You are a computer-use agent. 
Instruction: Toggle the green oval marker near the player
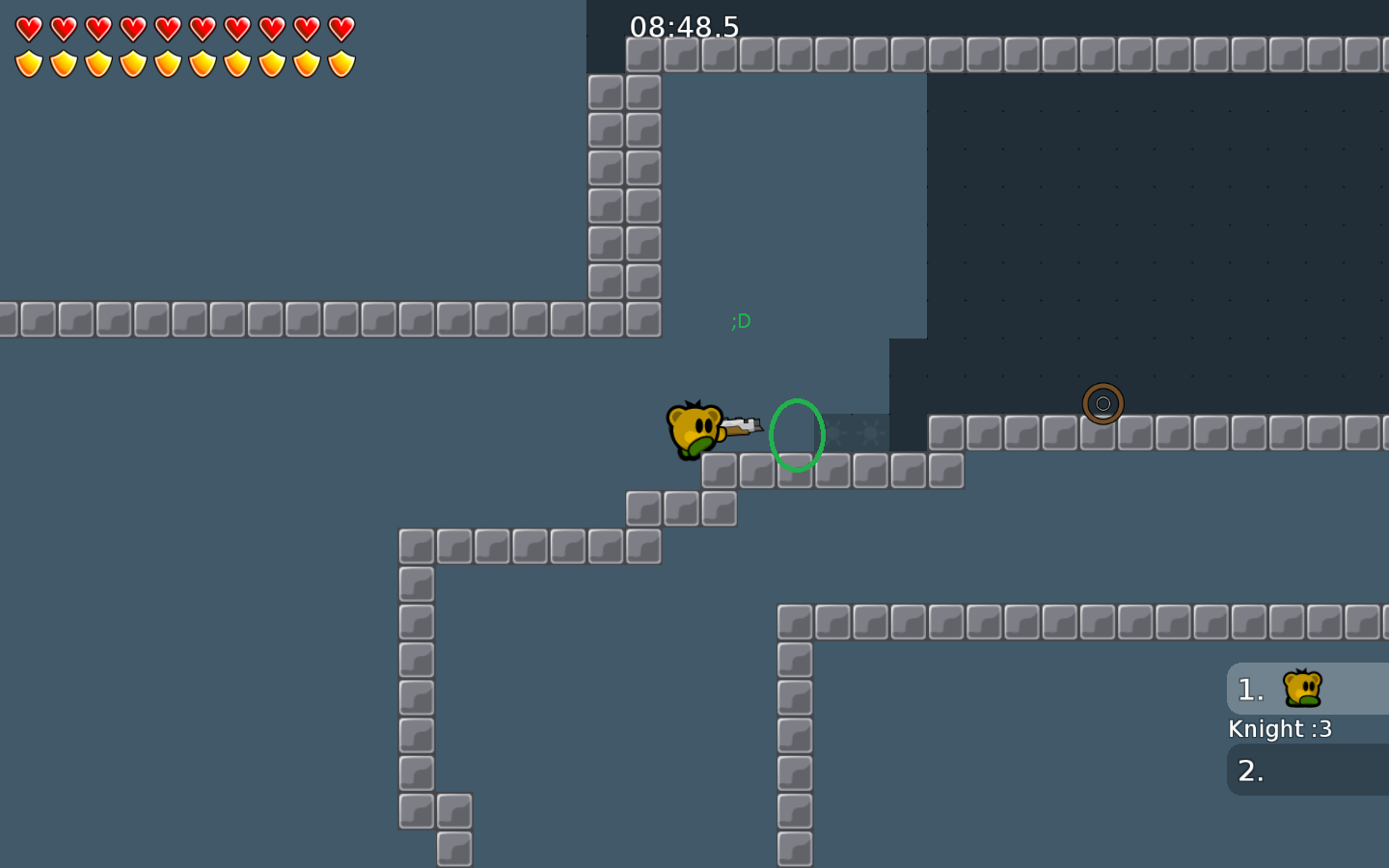coord(798,436)
